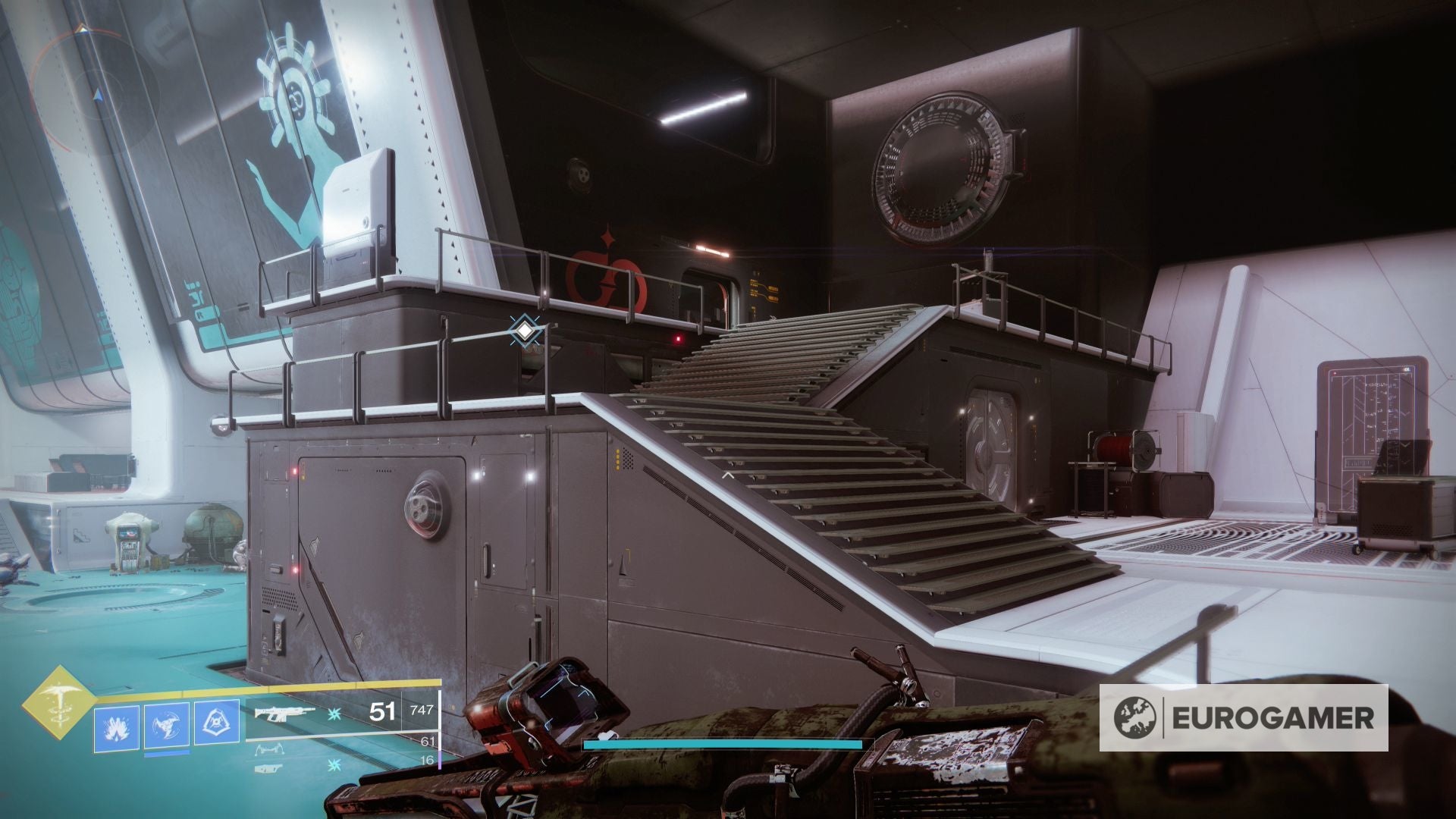Click the reserve ammo count 747
1456x819 pixels.
coord(423,711)
